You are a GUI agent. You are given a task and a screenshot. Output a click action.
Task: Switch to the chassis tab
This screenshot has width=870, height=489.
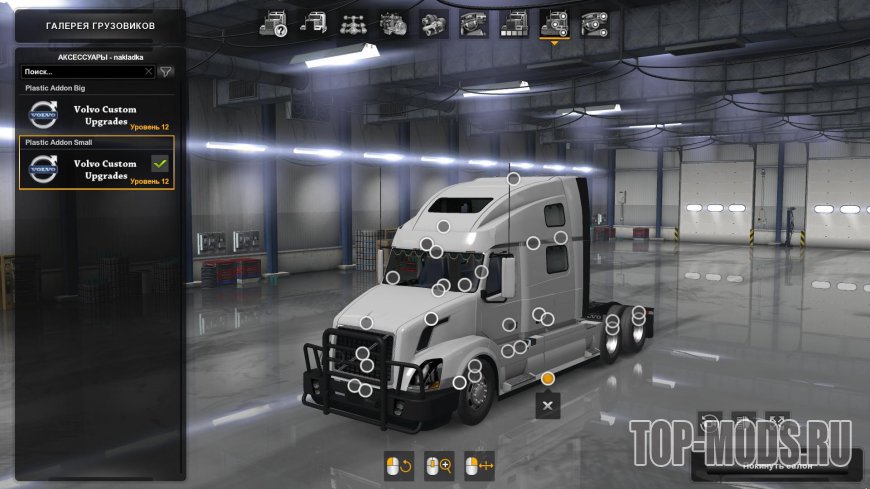[352, 23]
